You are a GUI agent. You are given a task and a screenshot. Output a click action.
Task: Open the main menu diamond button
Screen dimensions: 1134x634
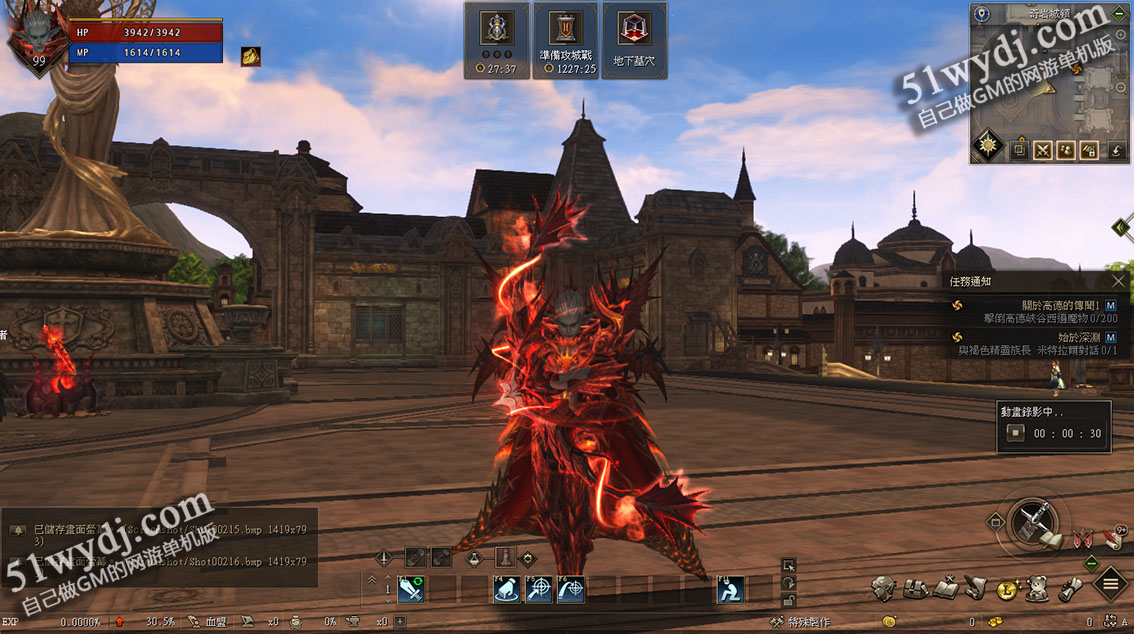point(1110,582)
